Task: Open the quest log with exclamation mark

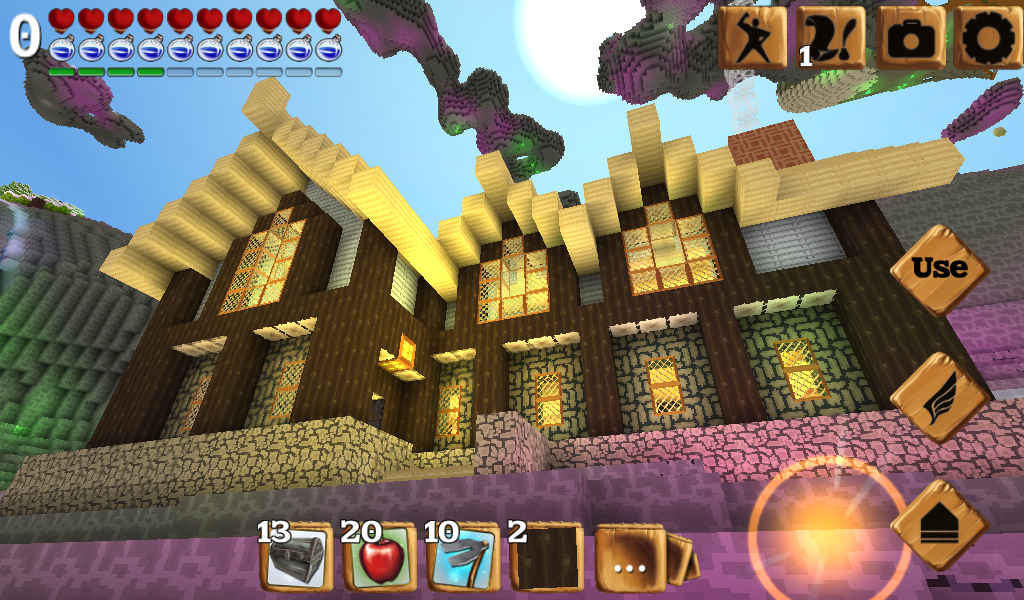Action: click(831, 37)
